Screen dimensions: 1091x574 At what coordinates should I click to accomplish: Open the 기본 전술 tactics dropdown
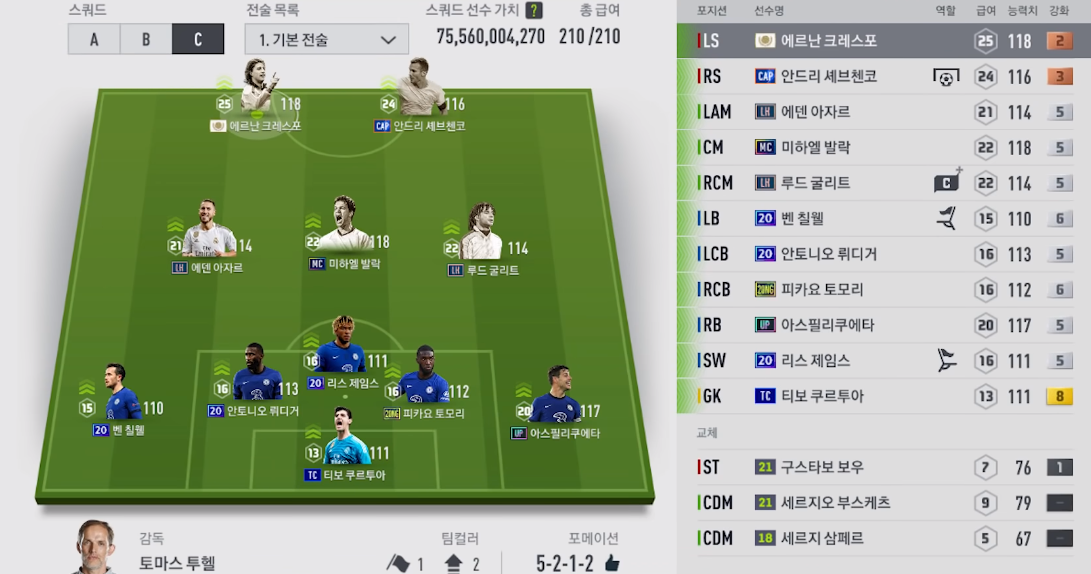click(x=326, y=40)
